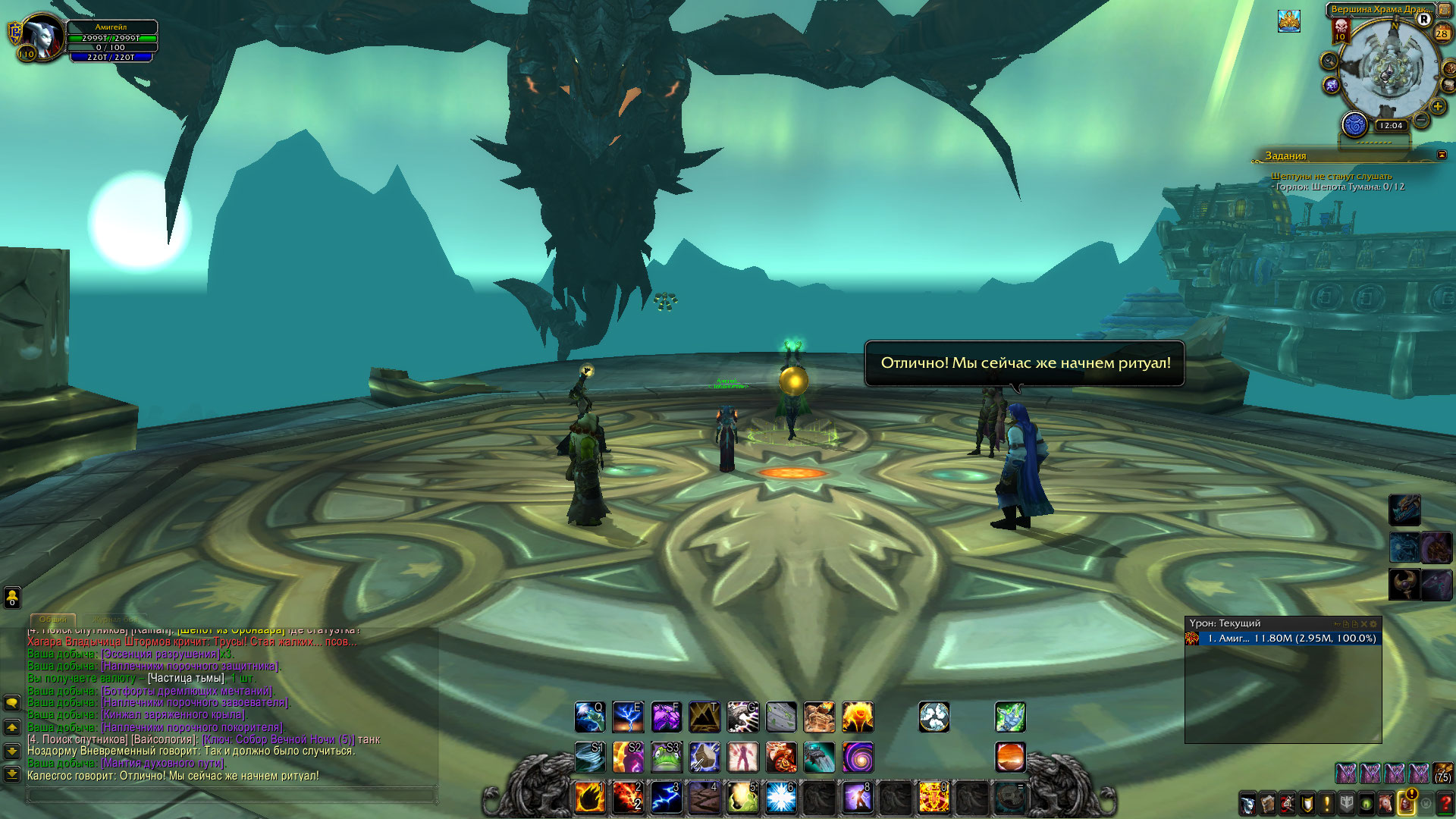Open the backpack showing 75 free slots
Screen dimensions: 1456x819
click(1443, 773)
